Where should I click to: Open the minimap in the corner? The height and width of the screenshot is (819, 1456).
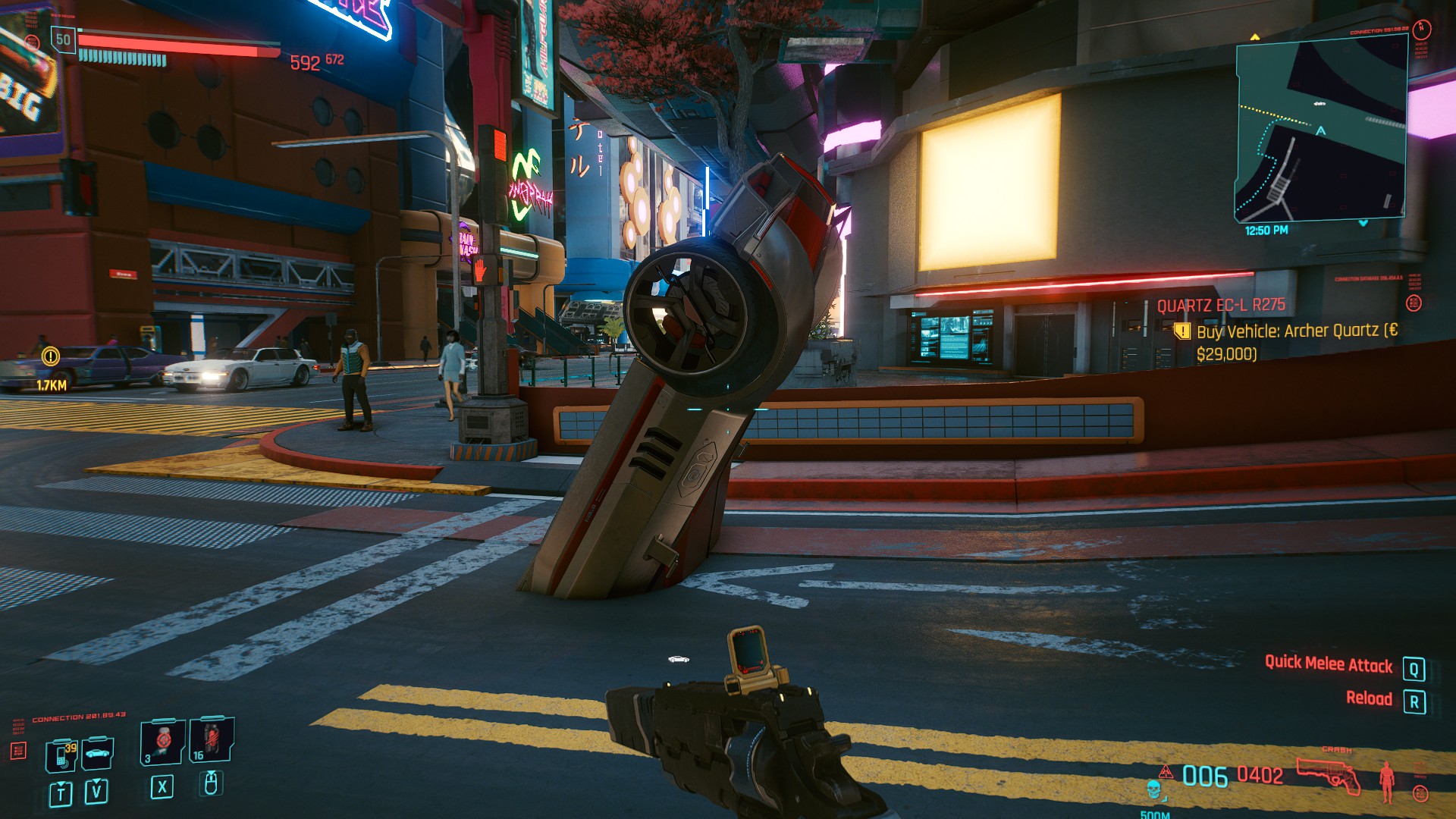1321,130
